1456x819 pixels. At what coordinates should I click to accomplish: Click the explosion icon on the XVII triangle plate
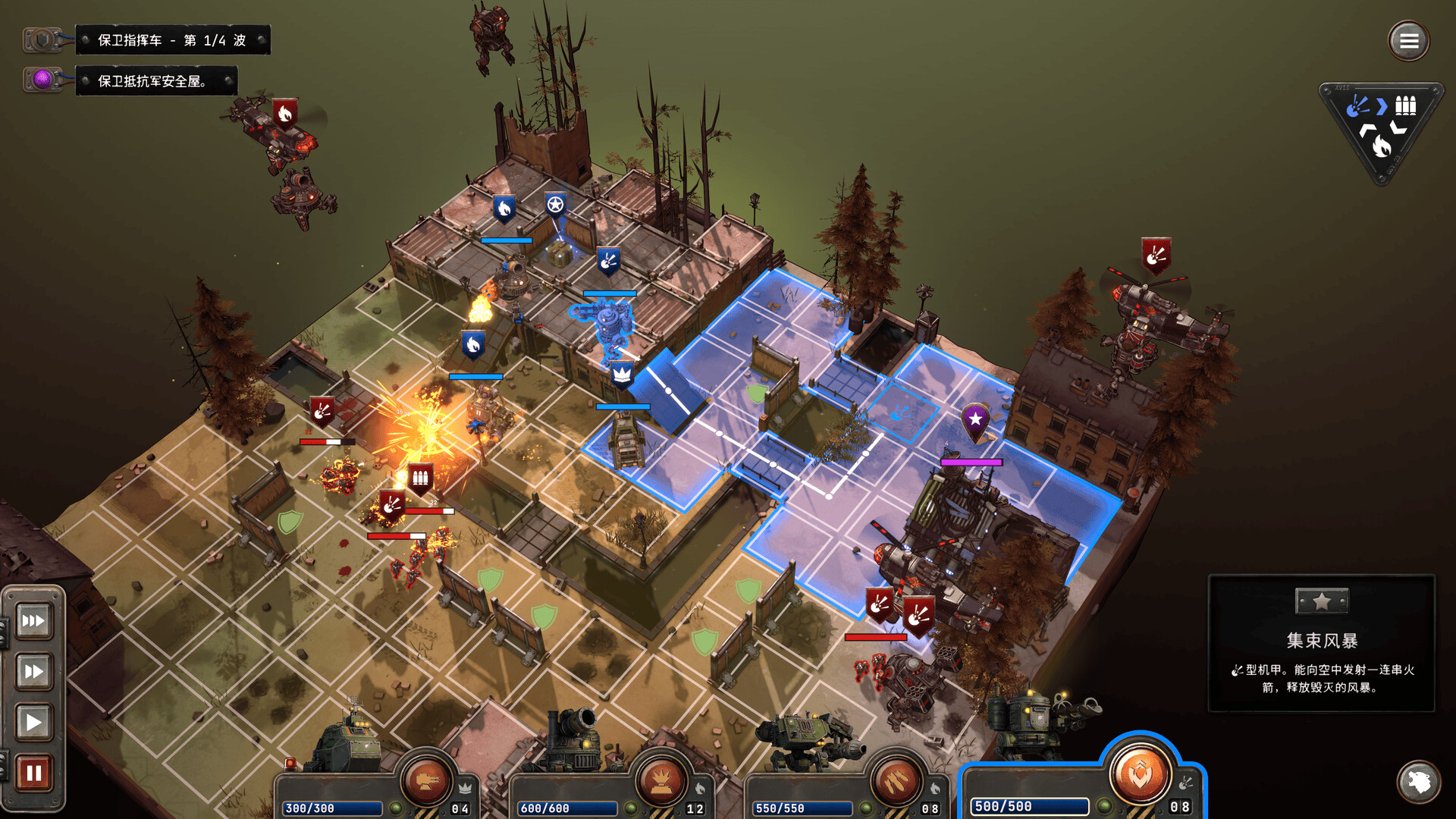pos(1358,106)
